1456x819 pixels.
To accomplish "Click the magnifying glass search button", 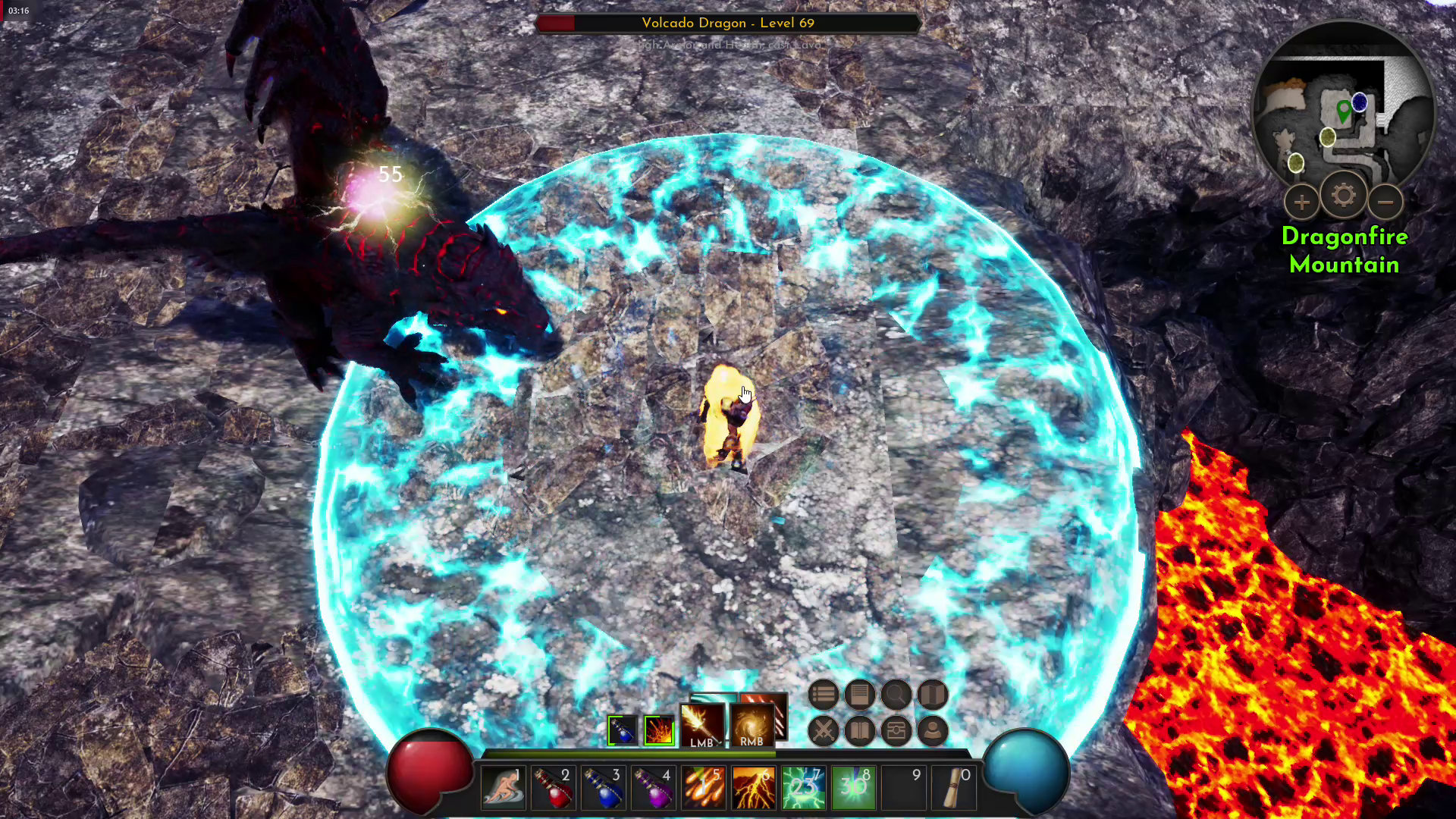I will (896, 695).
